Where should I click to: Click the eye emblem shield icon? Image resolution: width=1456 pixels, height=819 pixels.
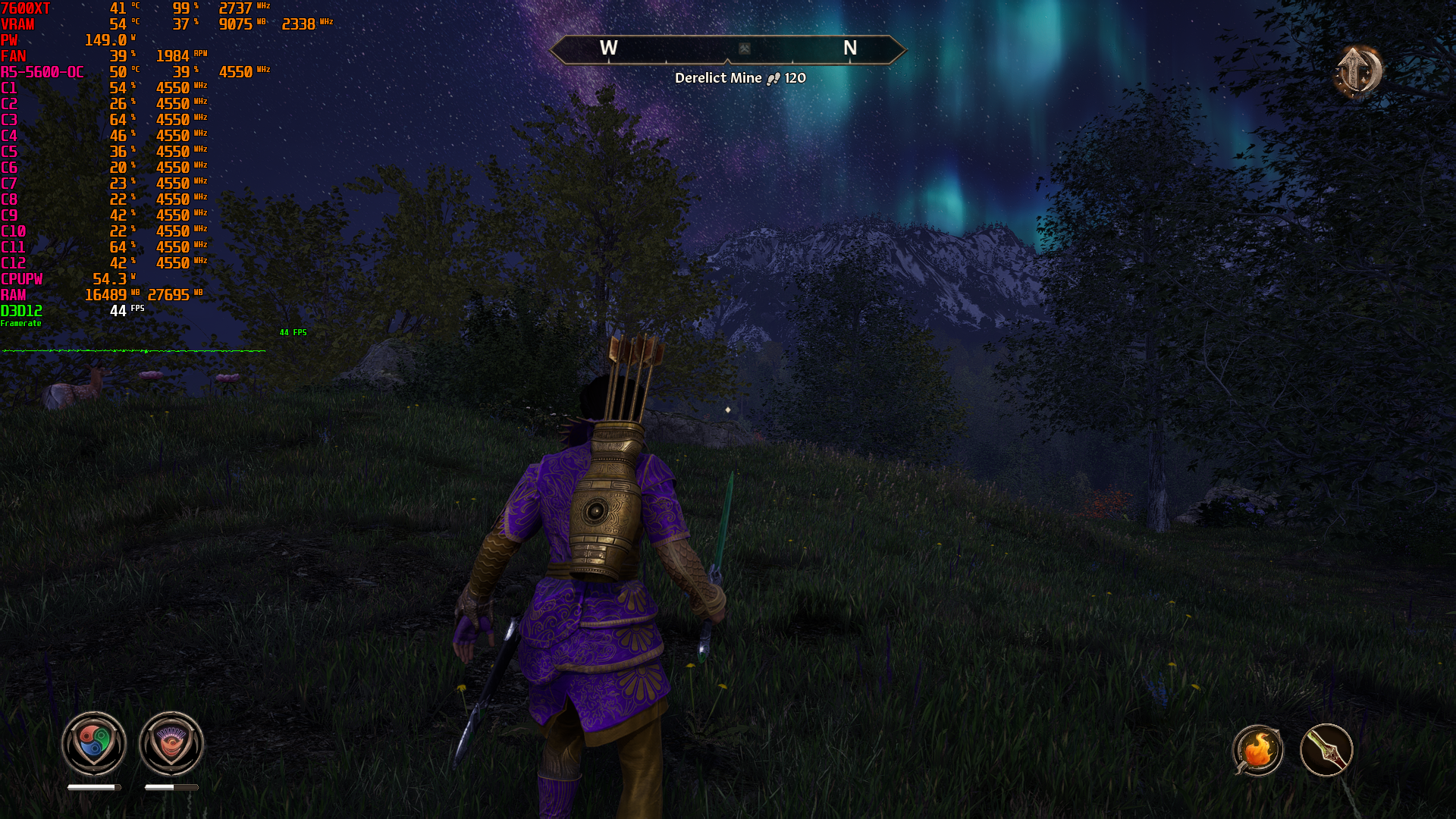click(x=171, y=743)
